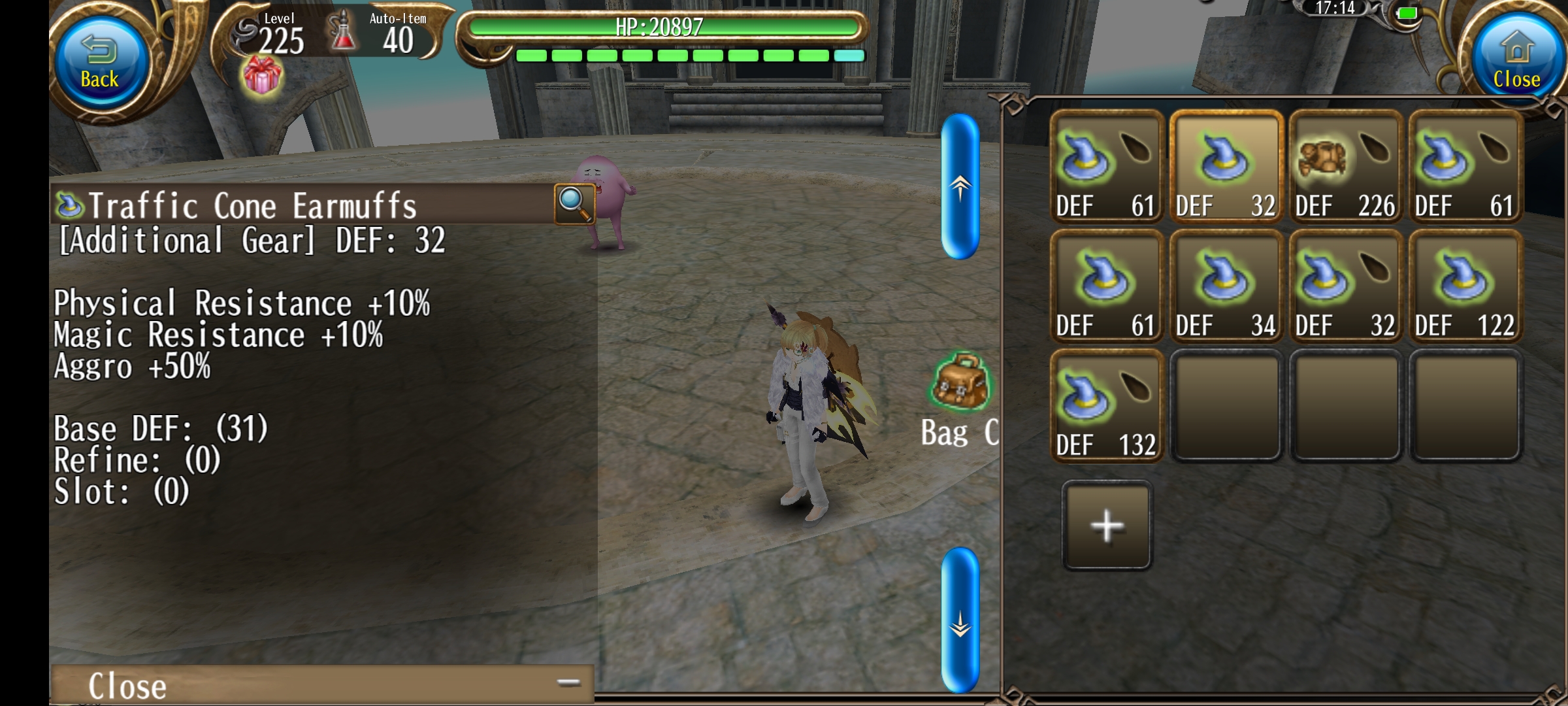Select the blue down arrow button
Image resolution: width=1568 pixels, height=706 pixels.
click(x=960, y=620)
